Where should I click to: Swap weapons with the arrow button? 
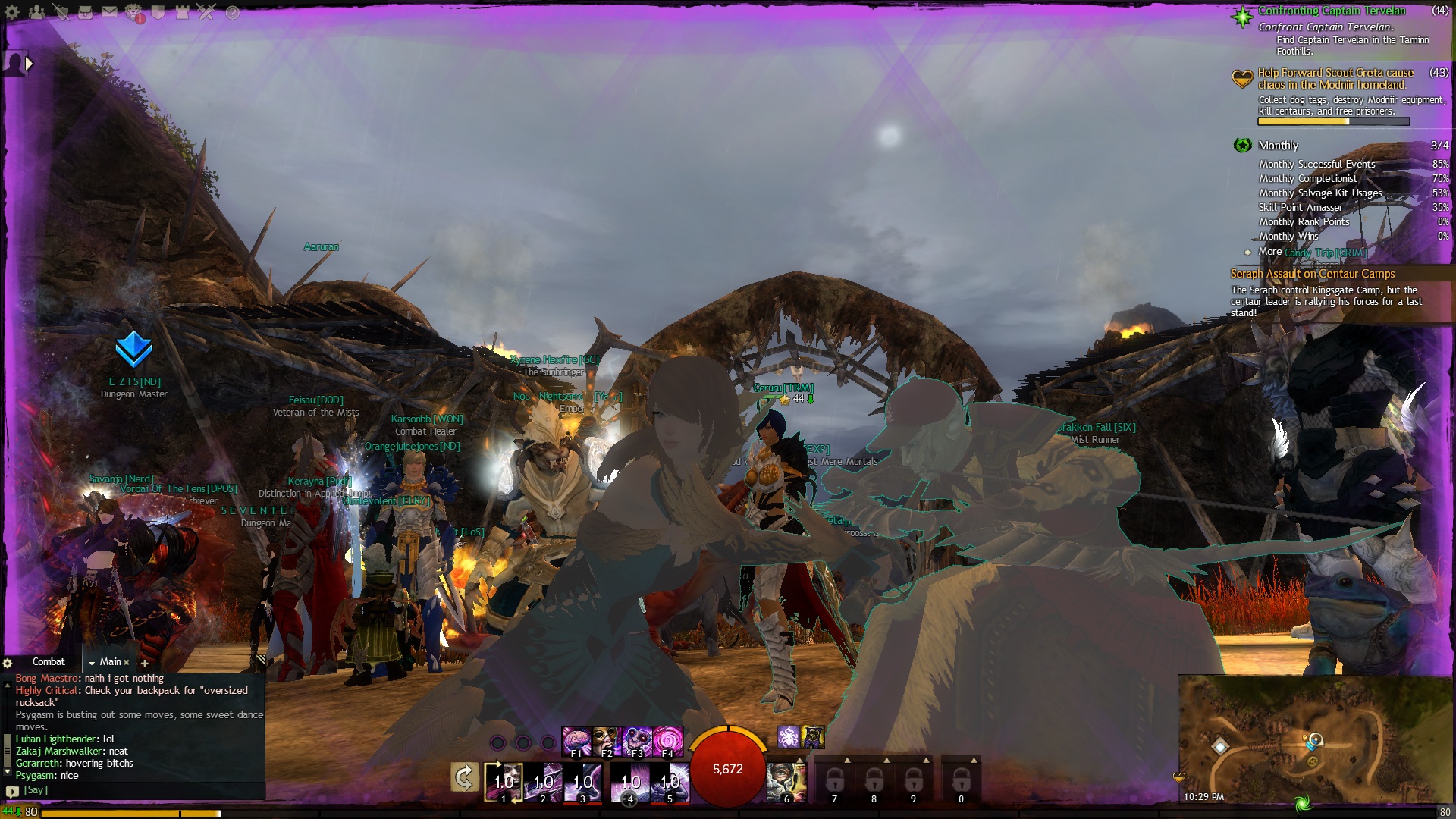[464, 777]
